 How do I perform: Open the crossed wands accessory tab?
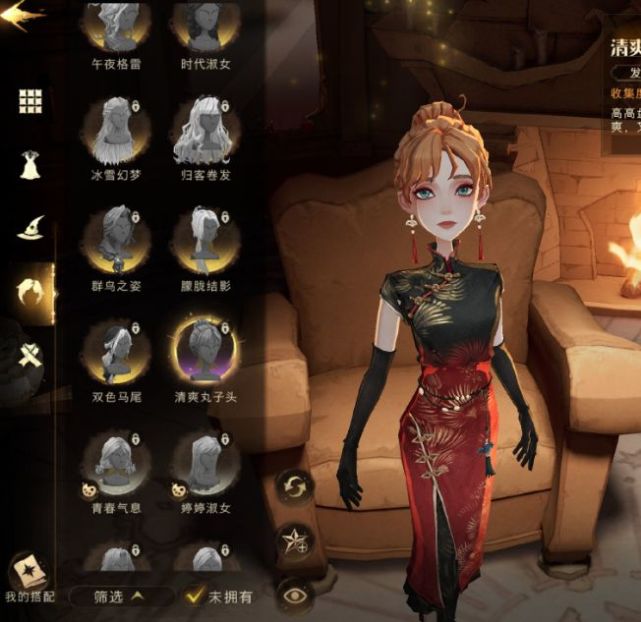point(30,353)
